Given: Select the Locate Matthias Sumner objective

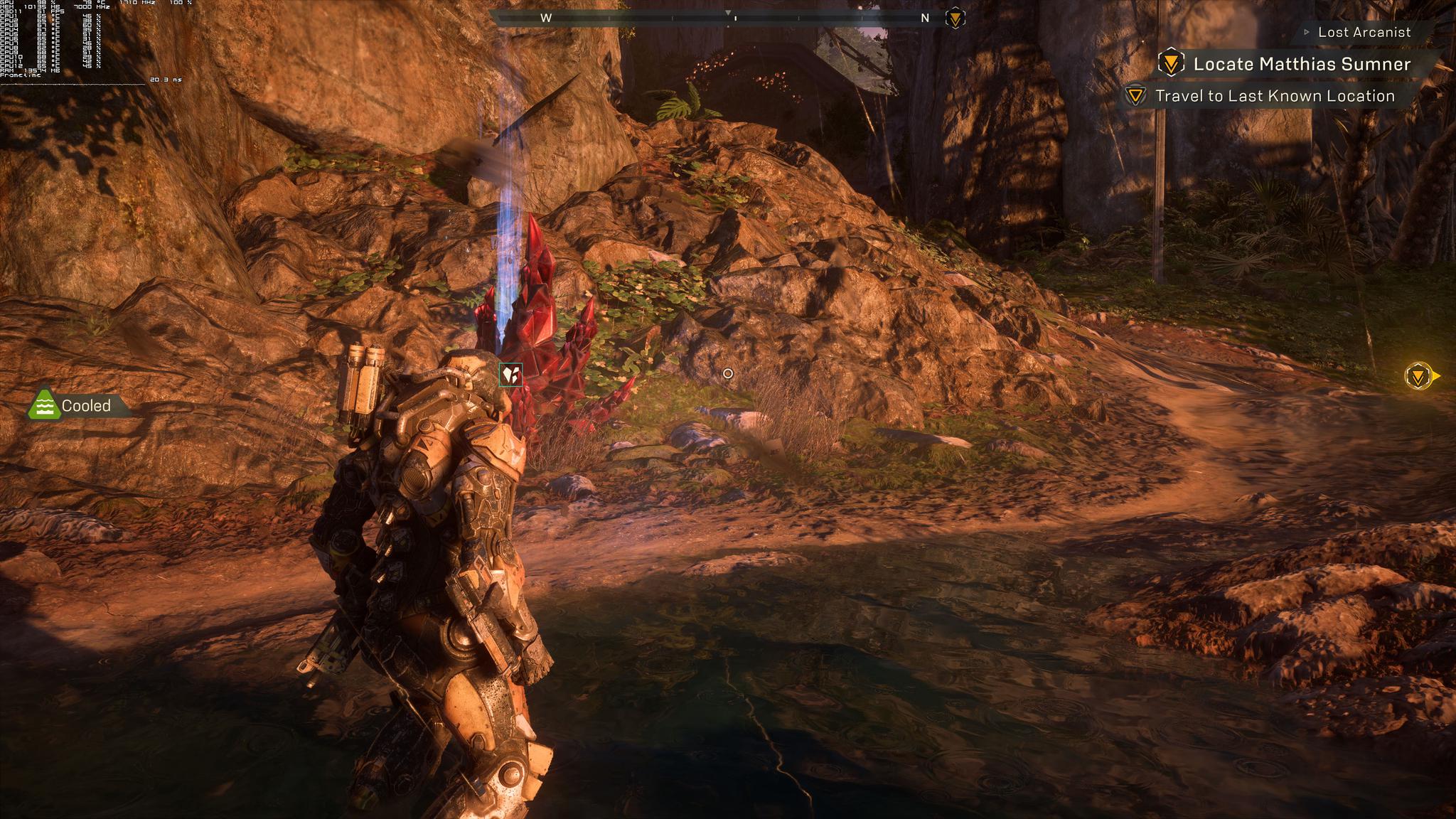Looking at the screenshot, I should tap(1300, 64).
